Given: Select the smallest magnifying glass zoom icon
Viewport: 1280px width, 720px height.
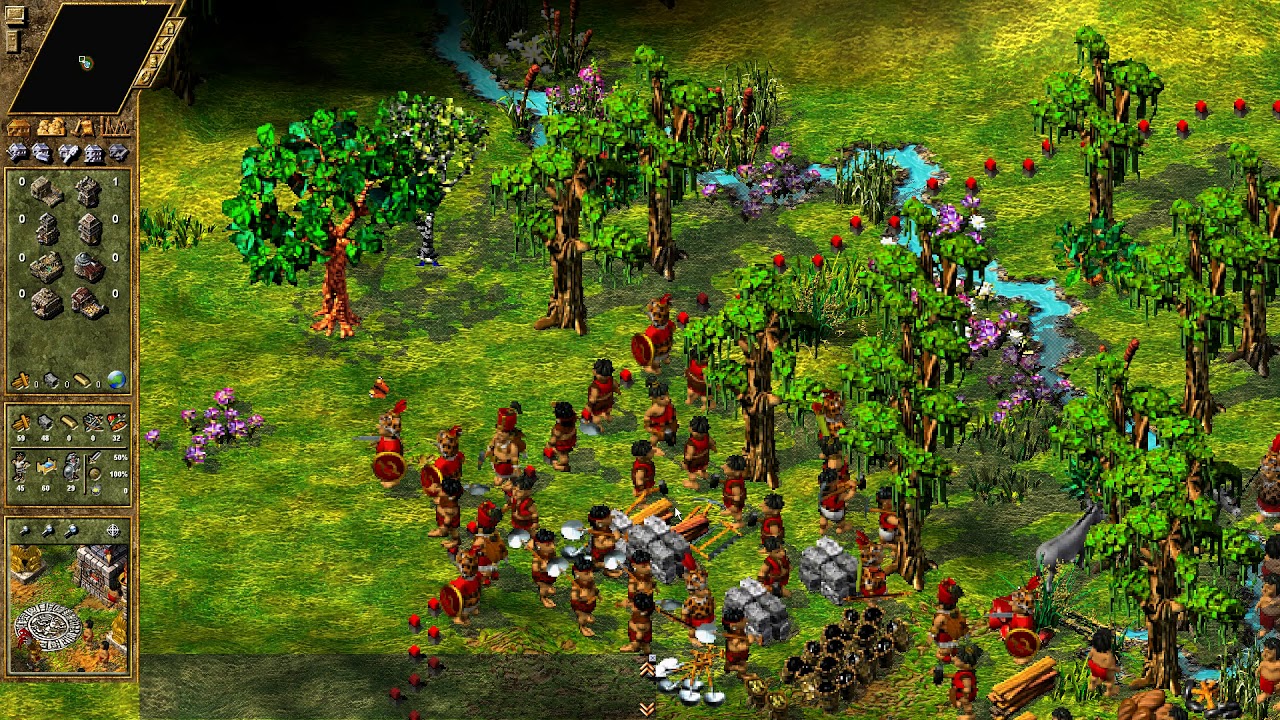Looking at the screenshot, I should click(x=25, y=529).
